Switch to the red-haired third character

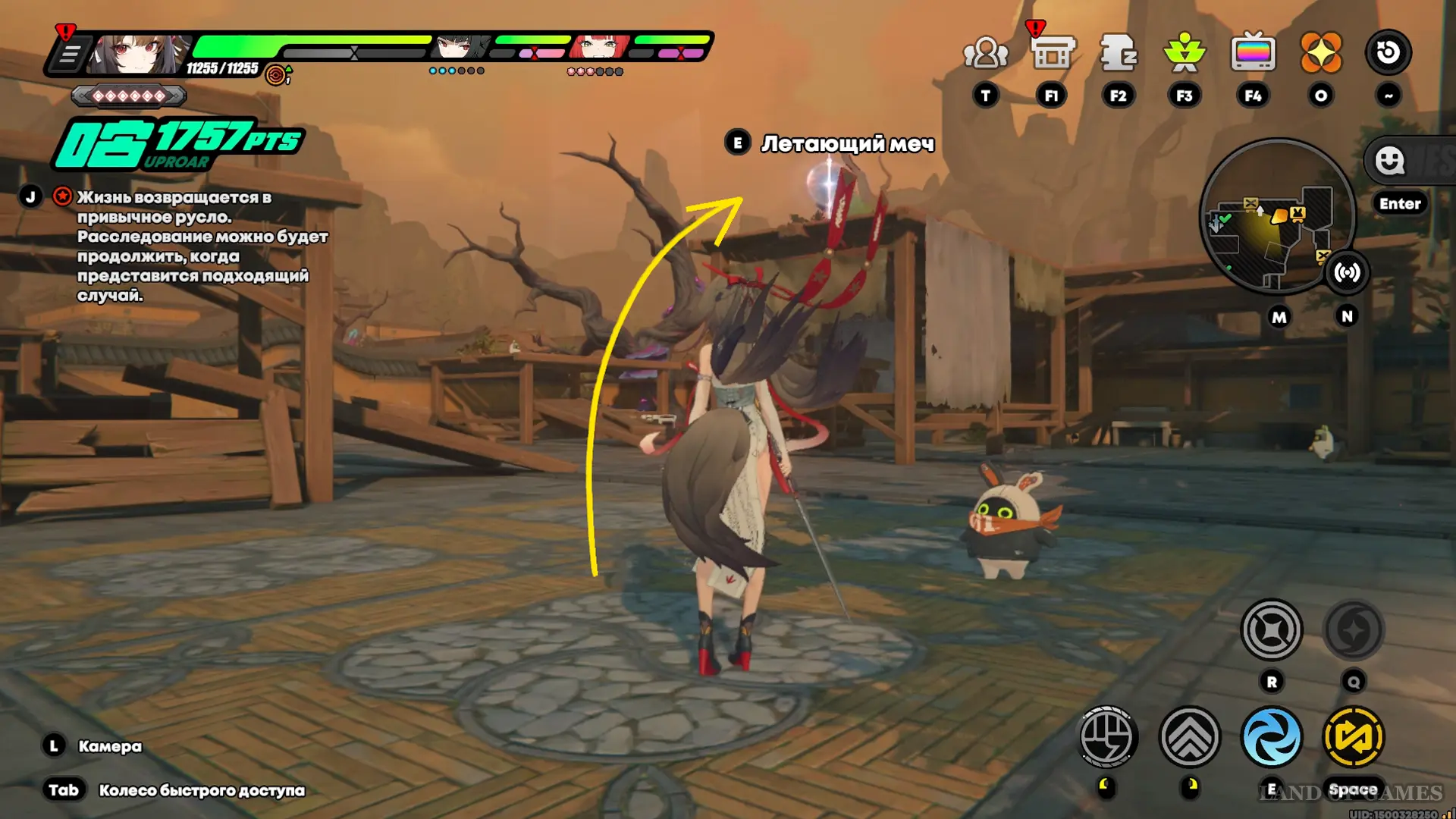tap(600, 47)
